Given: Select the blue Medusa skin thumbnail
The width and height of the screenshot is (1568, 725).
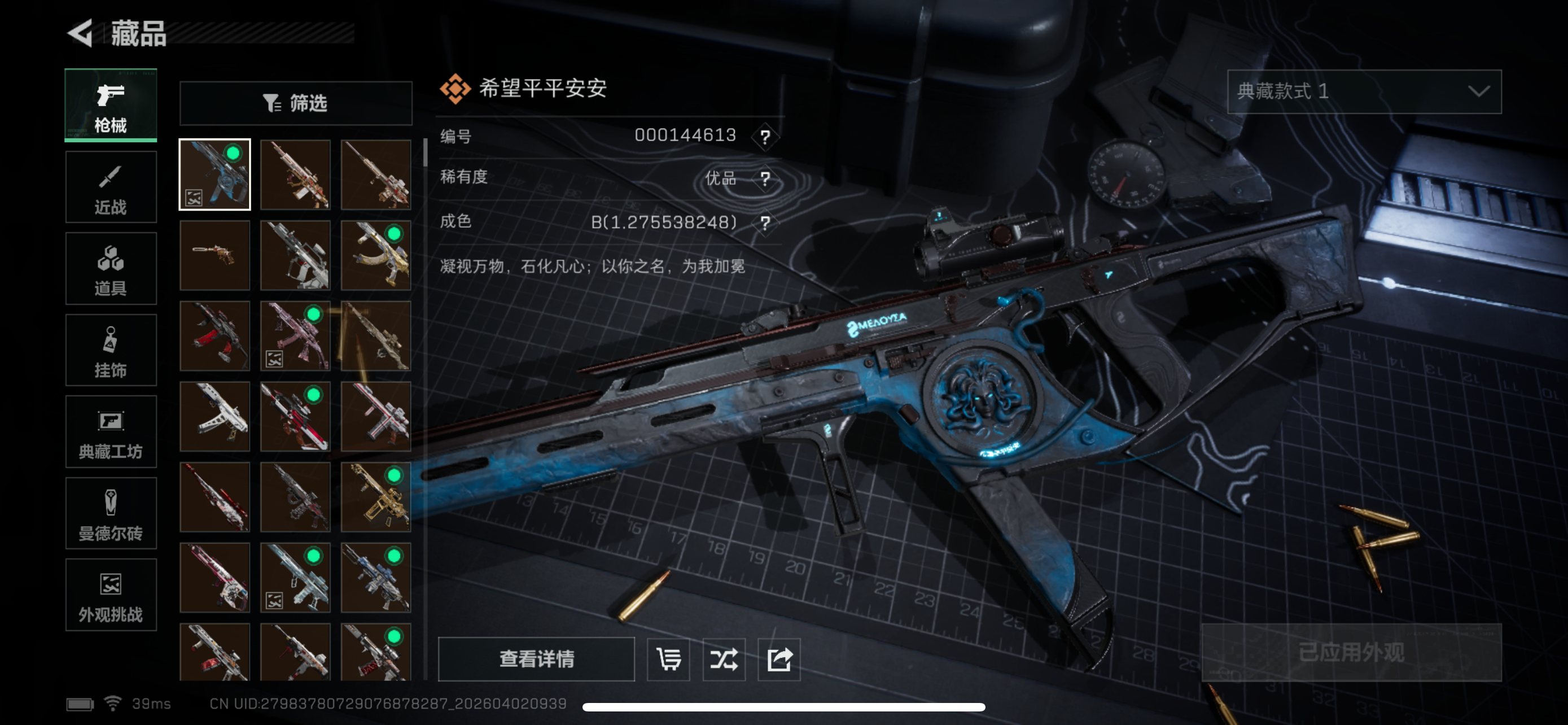Looking at the screenshot, I should tap(215, 174).
